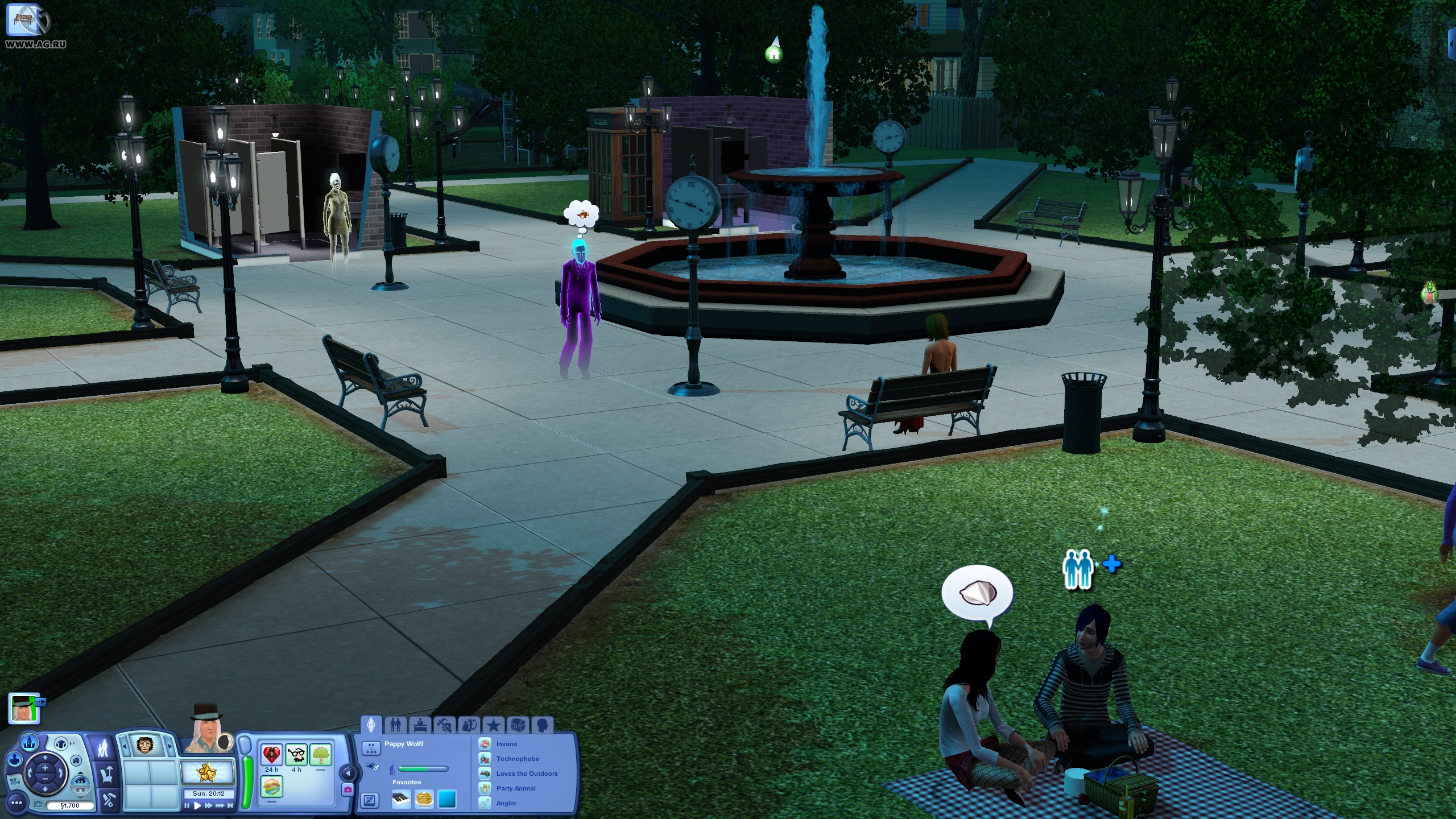Open the Career tab
1456x819 pixels.
click(421, 725)
